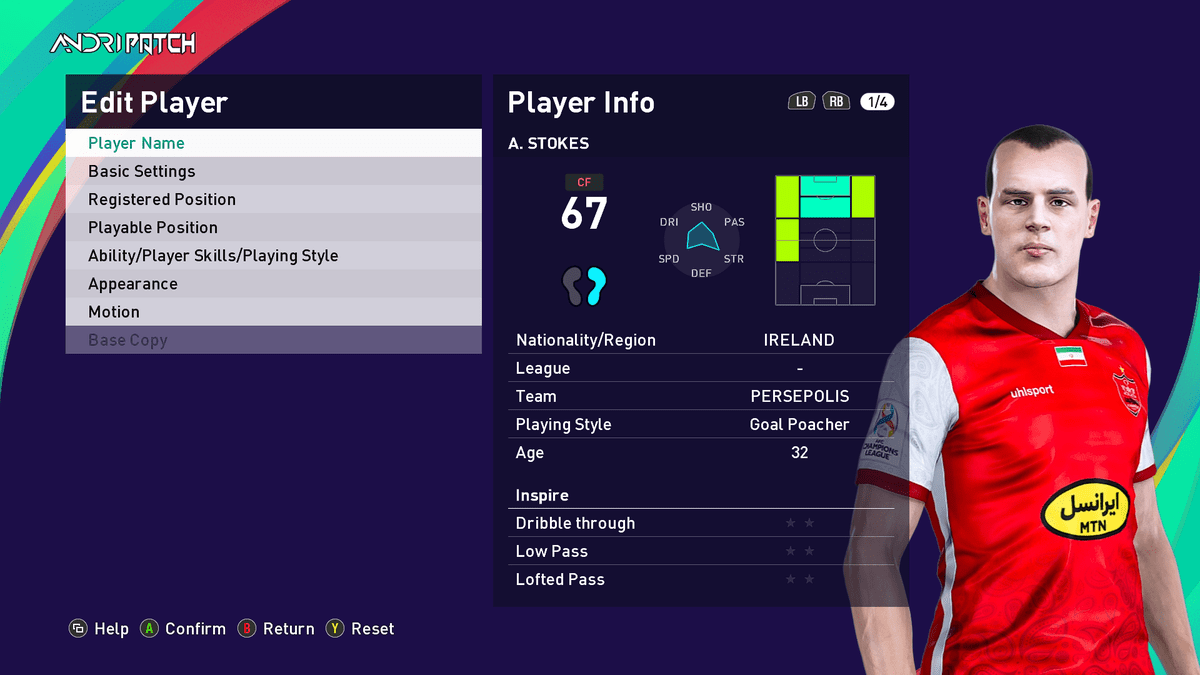The width and height of the screenshot is (1200, 675).
Task: Select the greyed-out Base Copy entry
Action: [273, 340]
